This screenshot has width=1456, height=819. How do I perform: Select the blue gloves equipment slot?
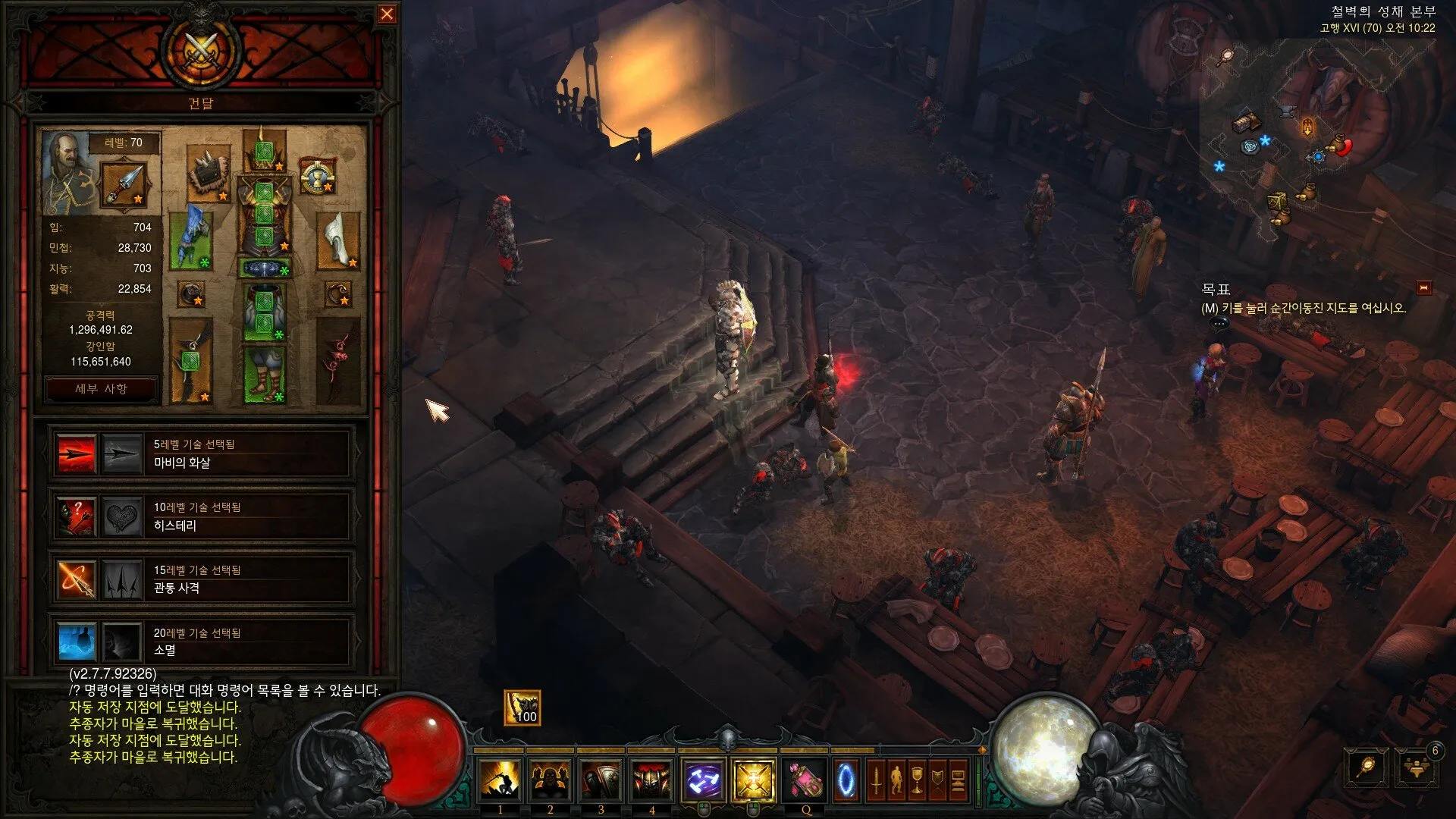[190, 240]
